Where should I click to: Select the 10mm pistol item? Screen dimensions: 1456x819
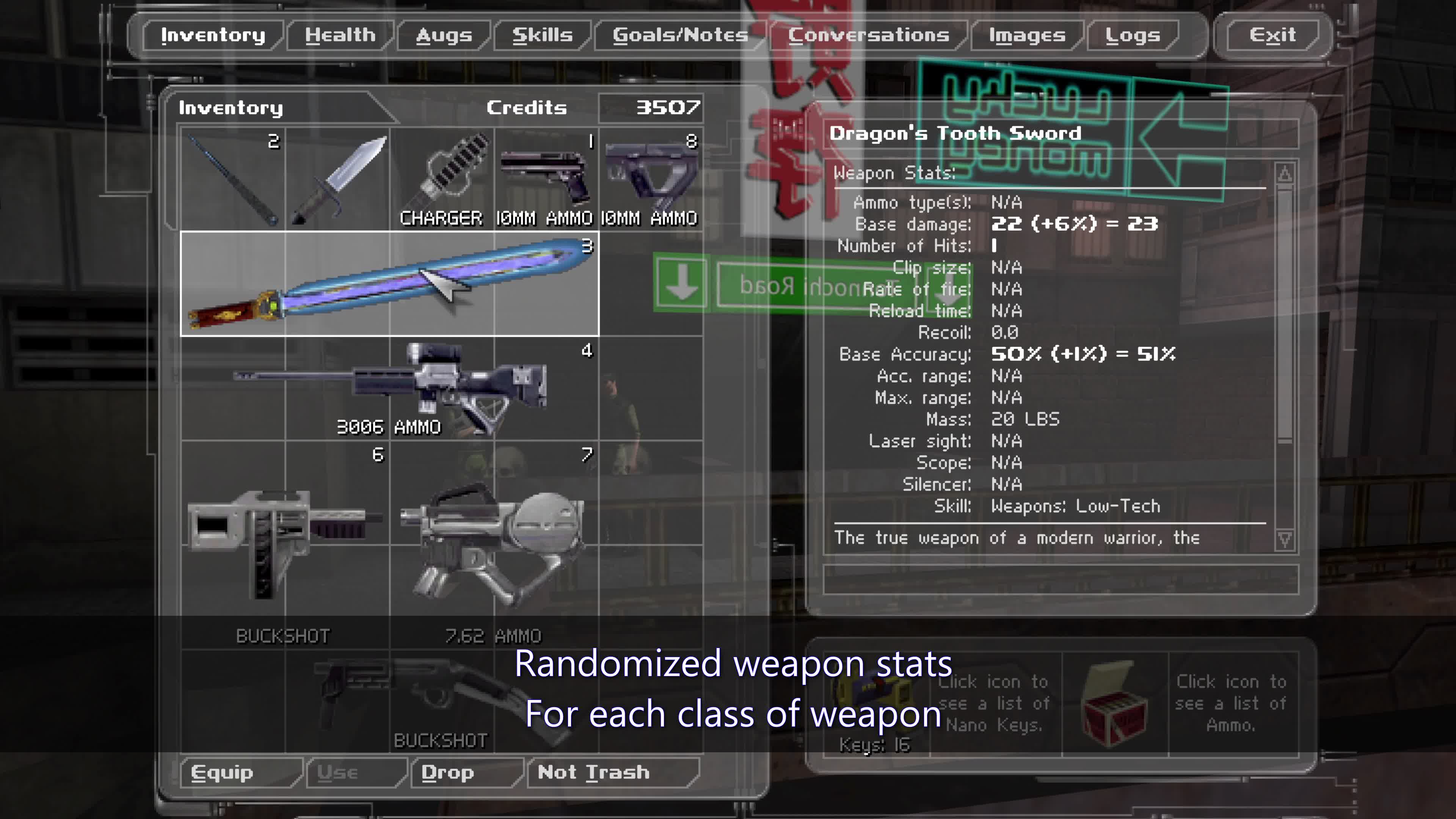pos(546,175)
